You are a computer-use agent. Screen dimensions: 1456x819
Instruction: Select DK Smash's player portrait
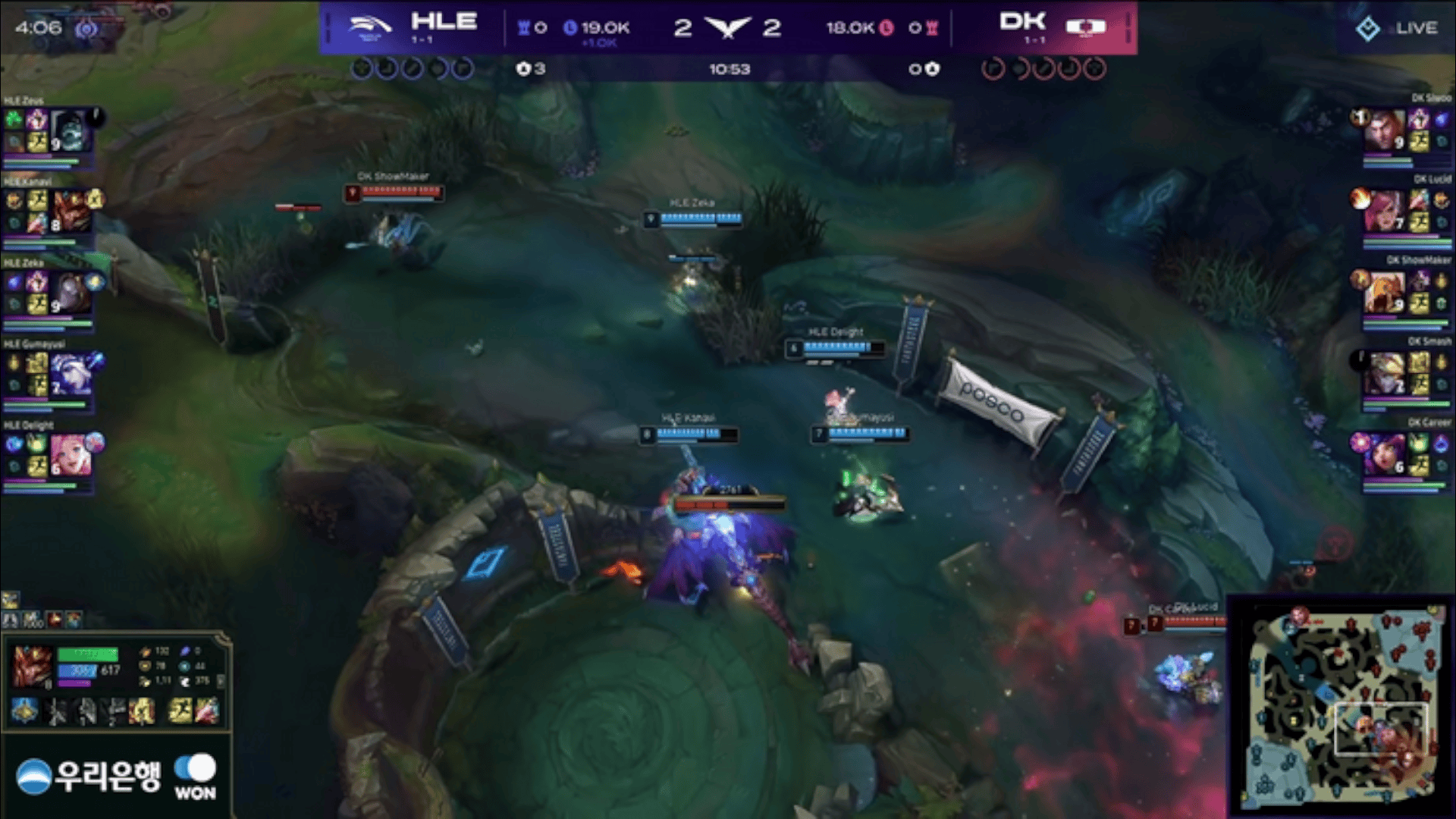coord(1383,375)
